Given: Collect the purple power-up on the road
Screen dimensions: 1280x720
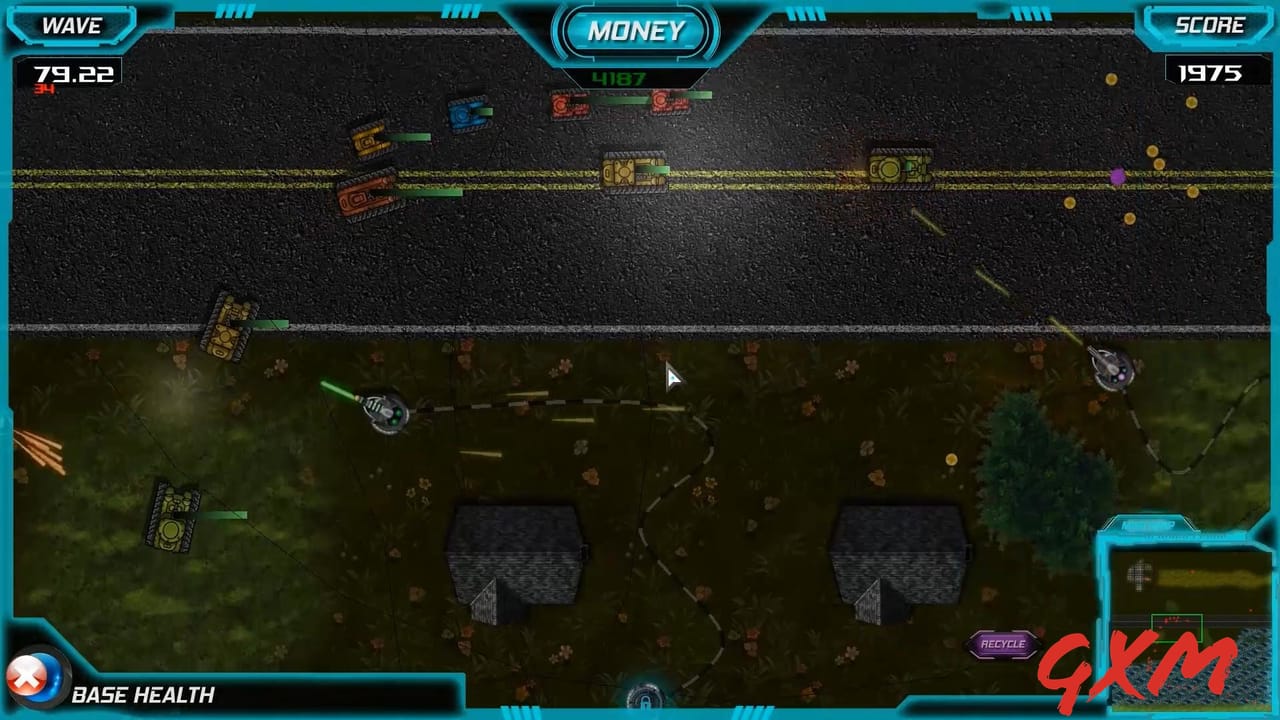Looking at the screenshot, I should 1117,175.
